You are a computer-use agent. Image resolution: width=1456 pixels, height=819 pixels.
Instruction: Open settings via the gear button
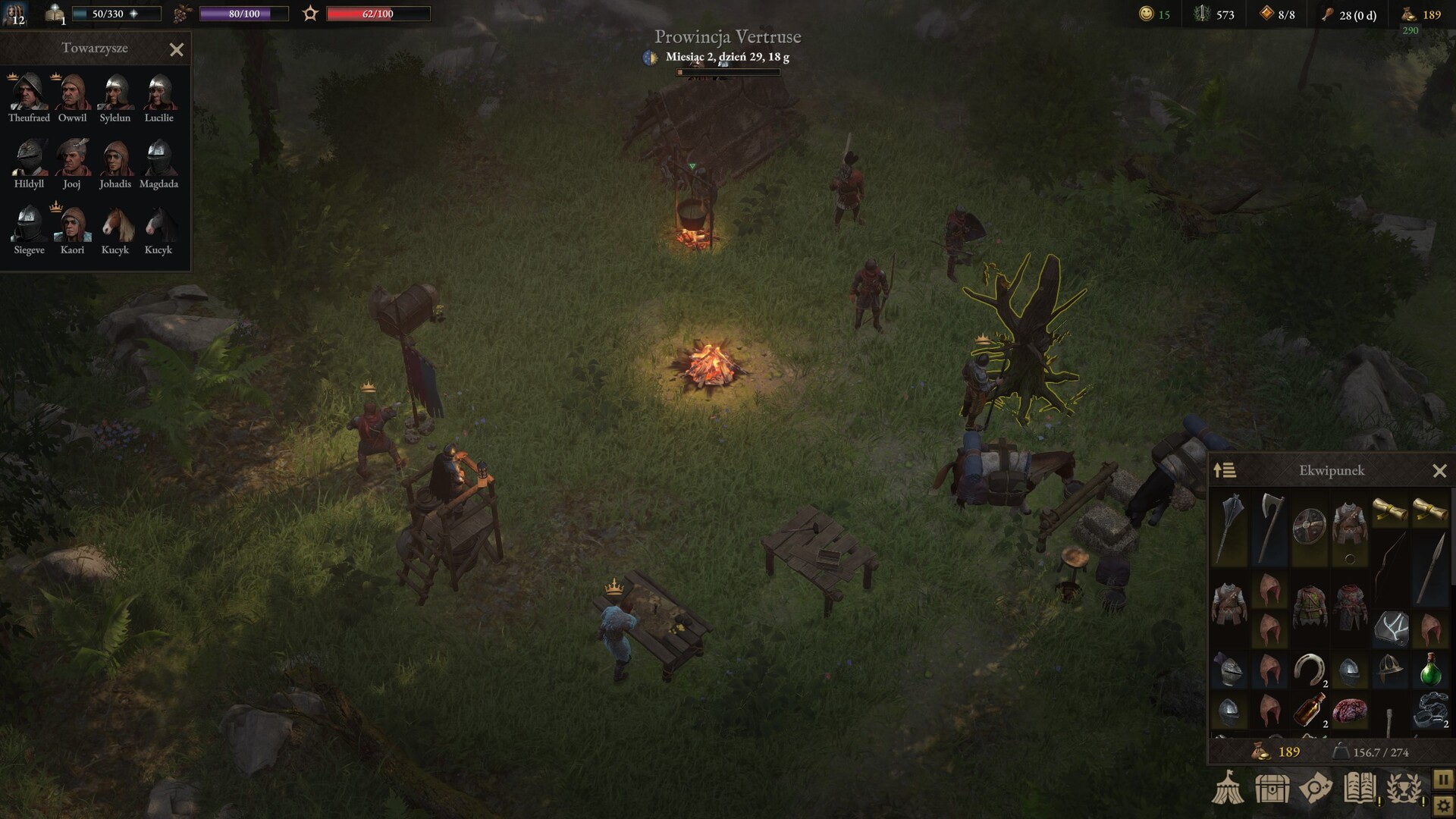1443,805
